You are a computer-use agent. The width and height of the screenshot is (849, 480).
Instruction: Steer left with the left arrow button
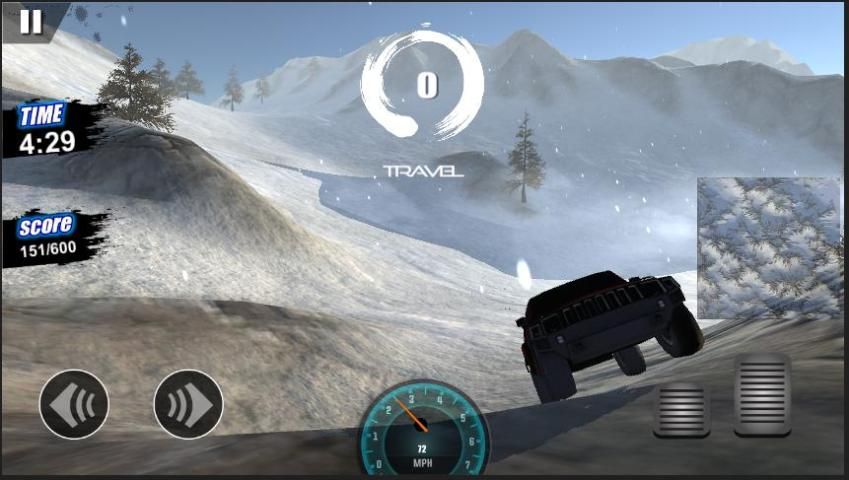point(74,404)
